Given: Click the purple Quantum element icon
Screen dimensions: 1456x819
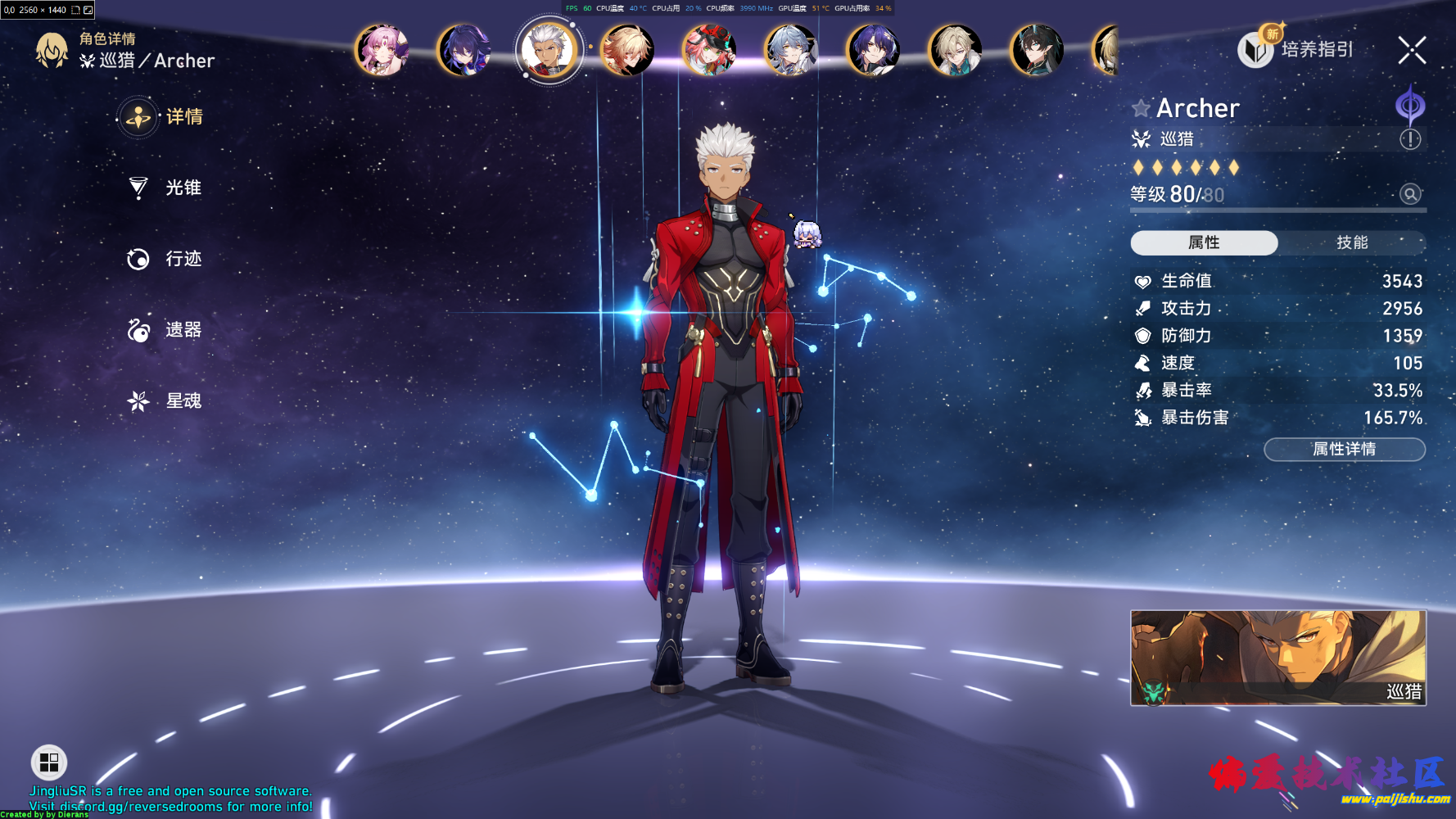Looking at the screenshot, I should (x=1410, y=106).
